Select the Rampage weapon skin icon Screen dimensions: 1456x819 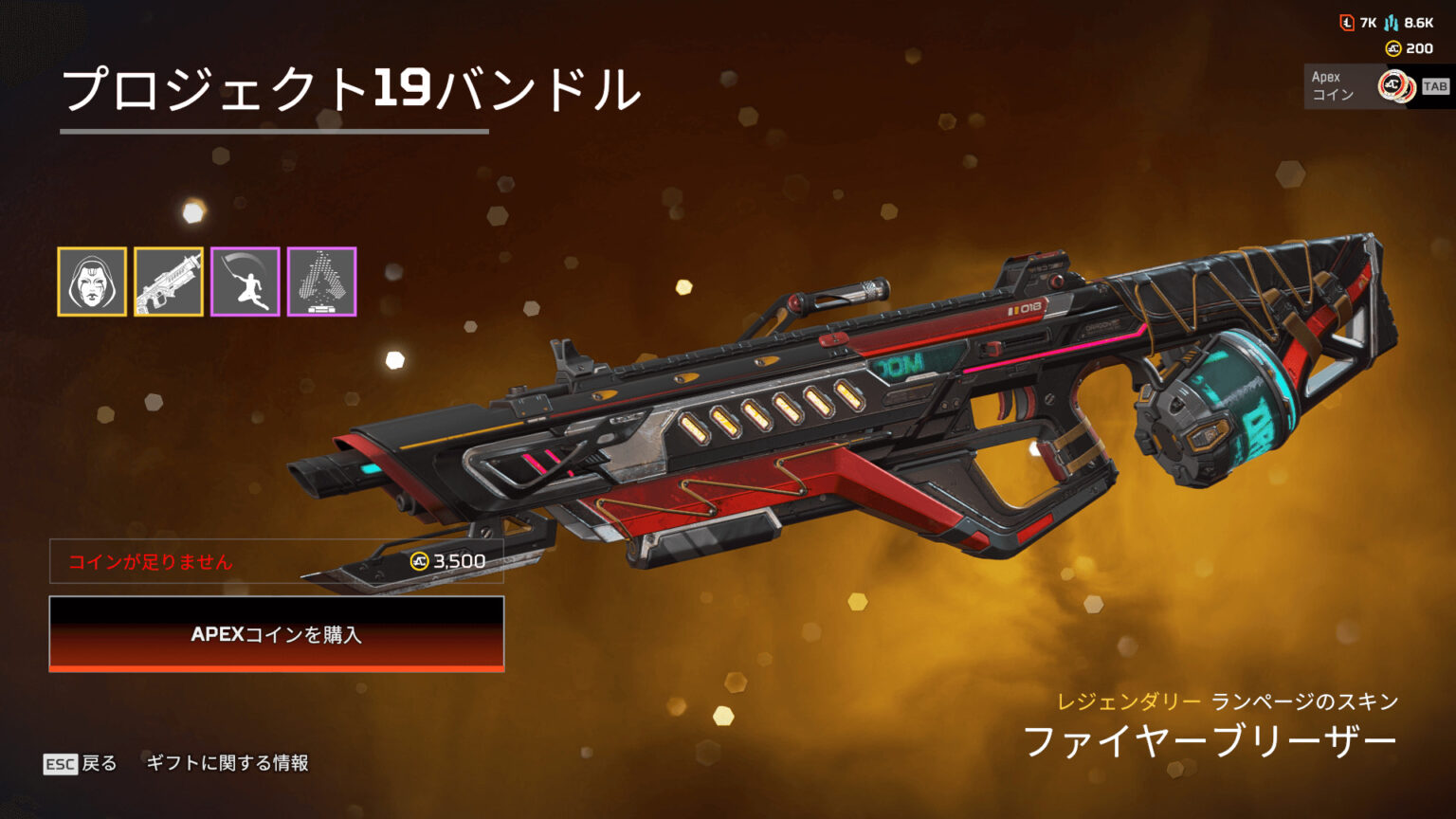169,282
